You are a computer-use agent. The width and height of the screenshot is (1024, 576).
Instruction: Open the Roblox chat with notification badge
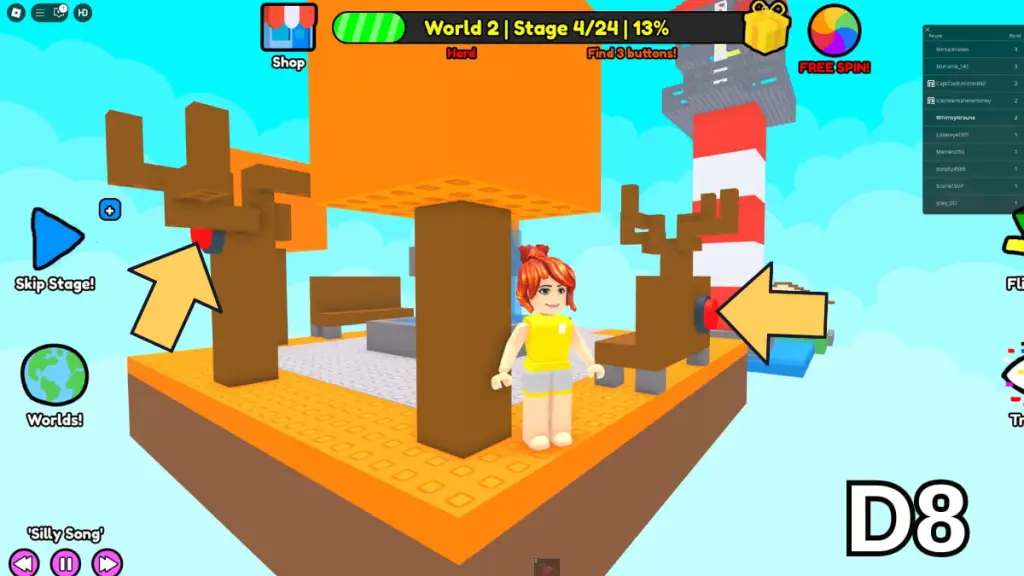pyautogui.click(x=58, y=13)
